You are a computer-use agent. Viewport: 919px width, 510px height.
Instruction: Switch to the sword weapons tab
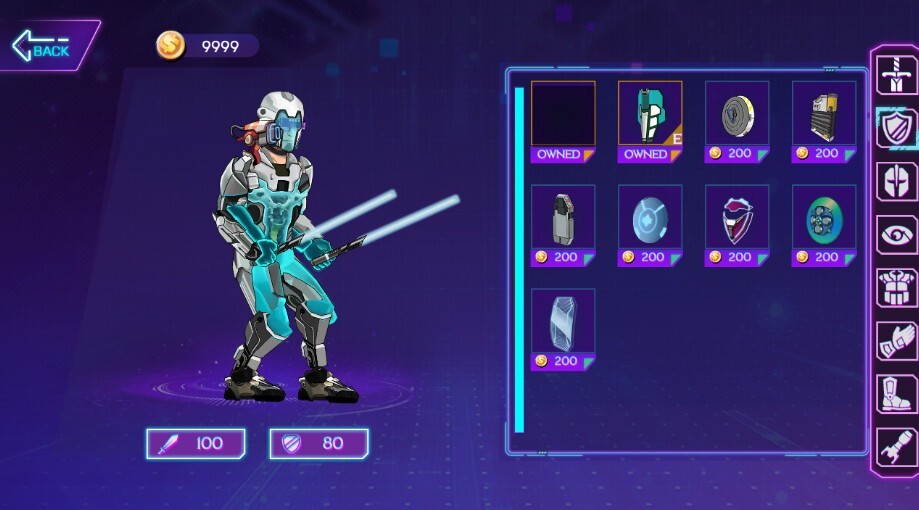pyautogui.click(x=896, y=74)
